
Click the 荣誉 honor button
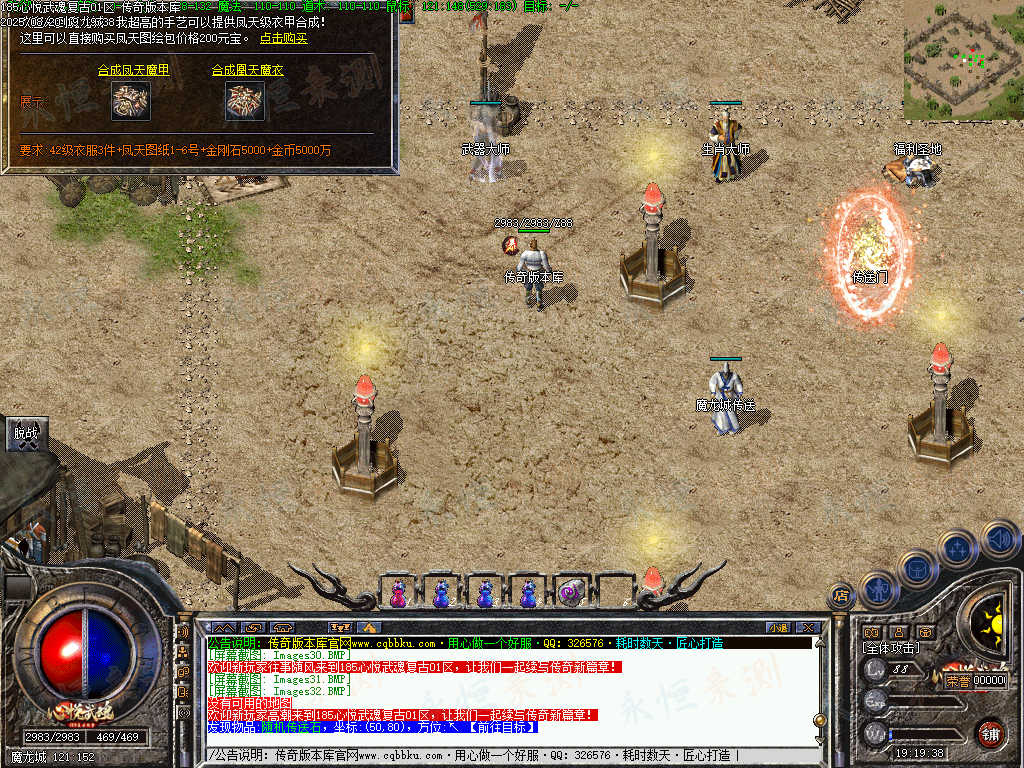(957, 680)
